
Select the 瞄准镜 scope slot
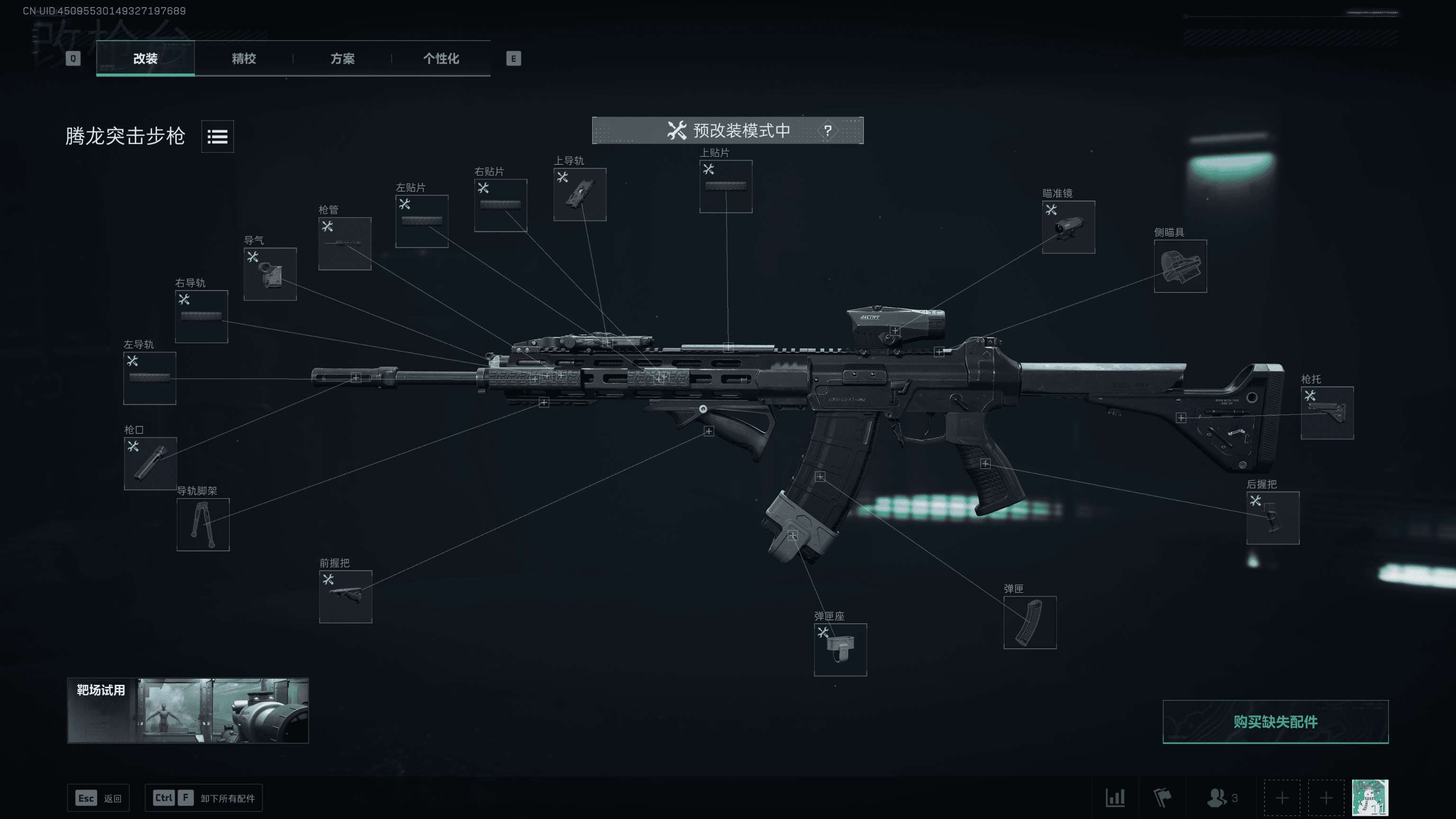point(1068,227)
